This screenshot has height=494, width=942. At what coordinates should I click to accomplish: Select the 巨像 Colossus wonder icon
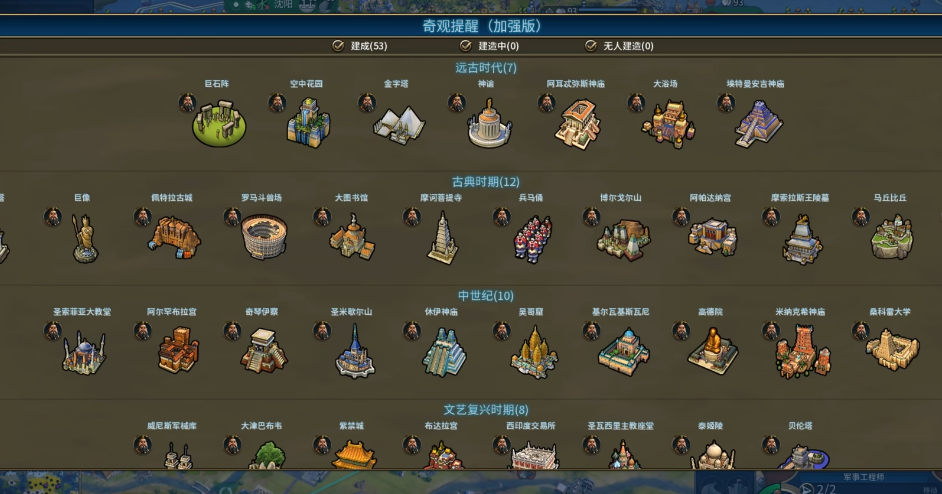83,238
